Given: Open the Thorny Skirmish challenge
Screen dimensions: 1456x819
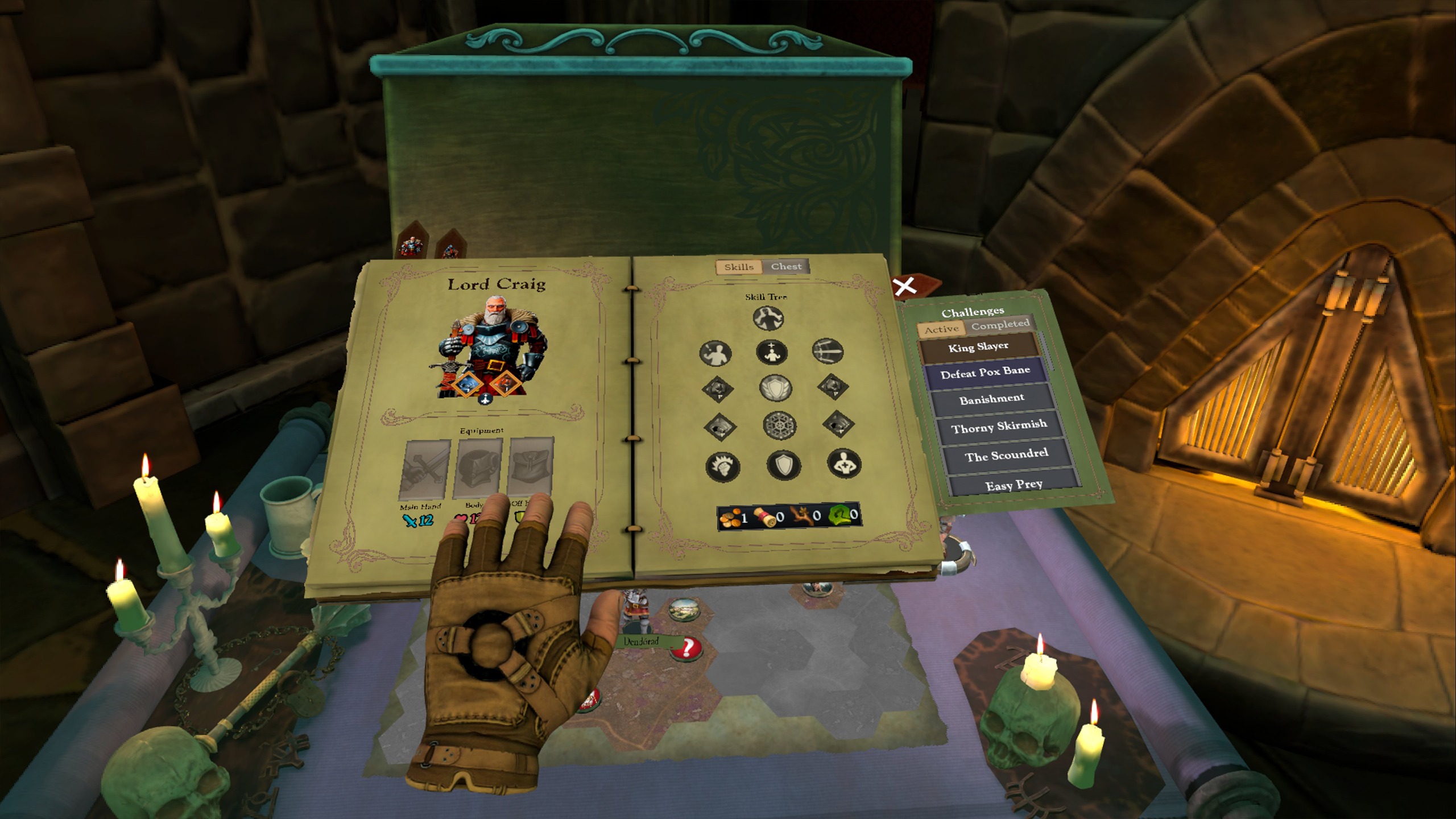Looking at the screenshot, I should tap(999, 427).
